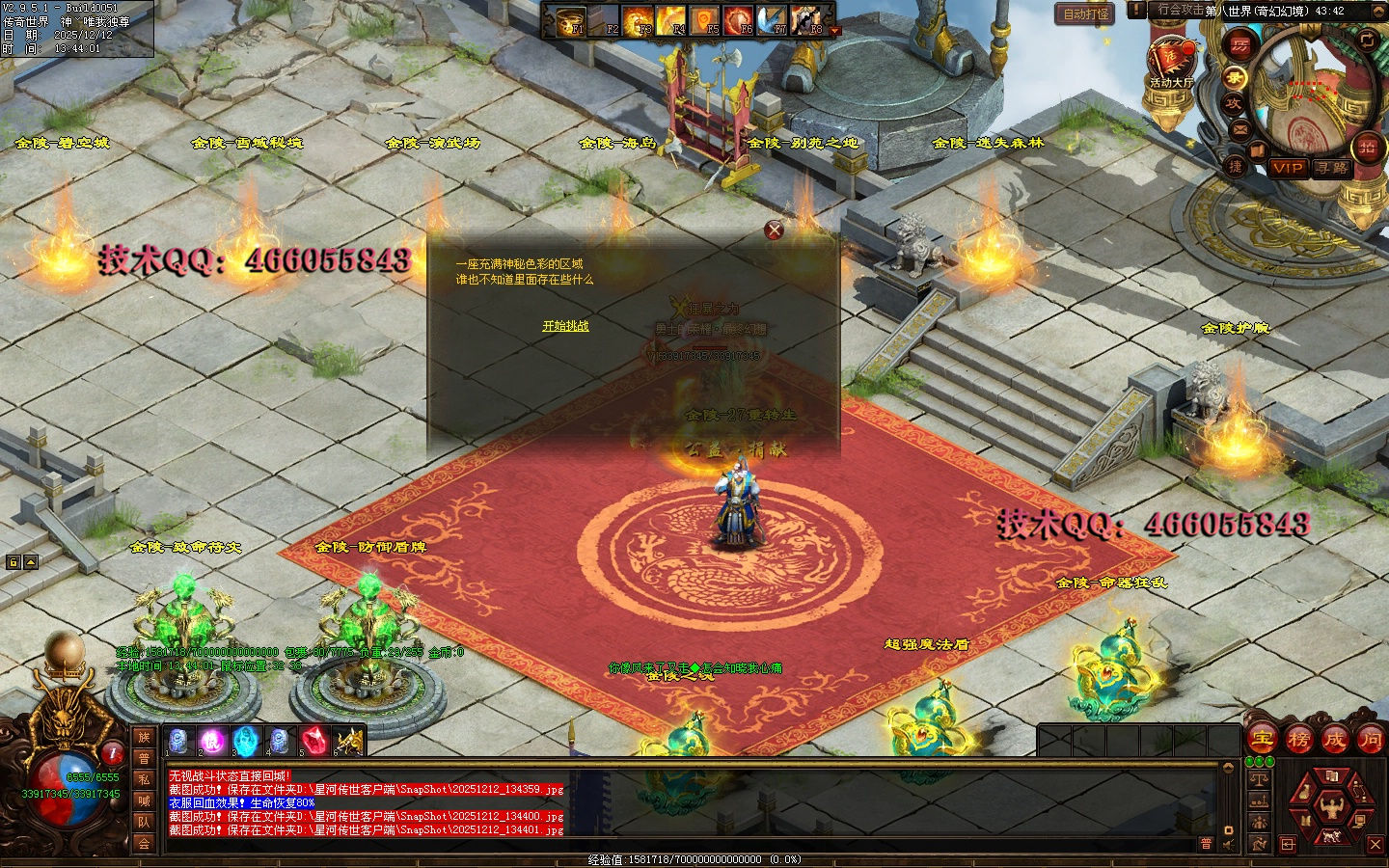Click the 拍 auction button by minimap
The width and height of the screenshot is (1389, 868).
tap(1367, 147)
